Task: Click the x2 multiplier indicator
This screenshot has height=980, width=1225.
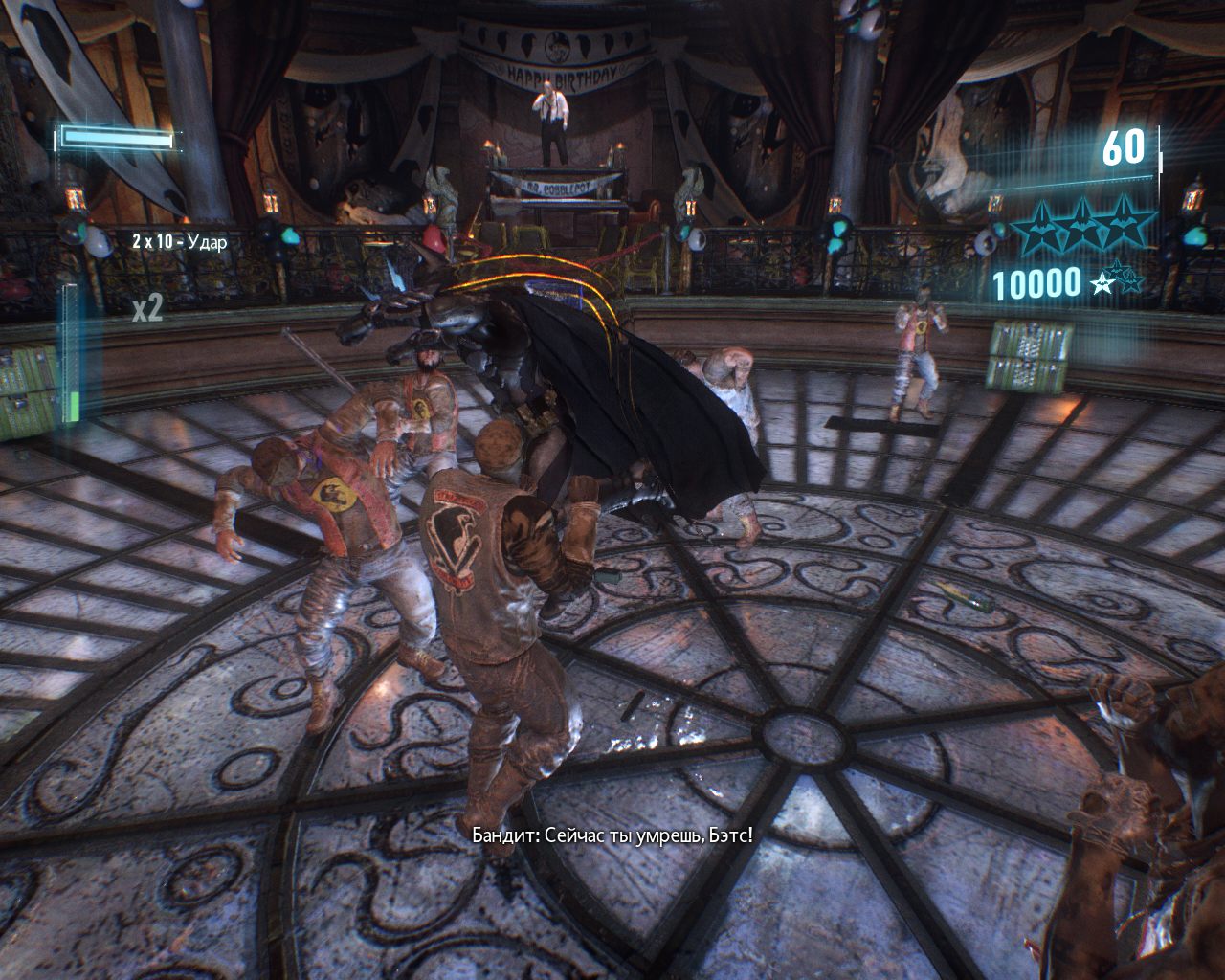Action: tap(150, 308)
